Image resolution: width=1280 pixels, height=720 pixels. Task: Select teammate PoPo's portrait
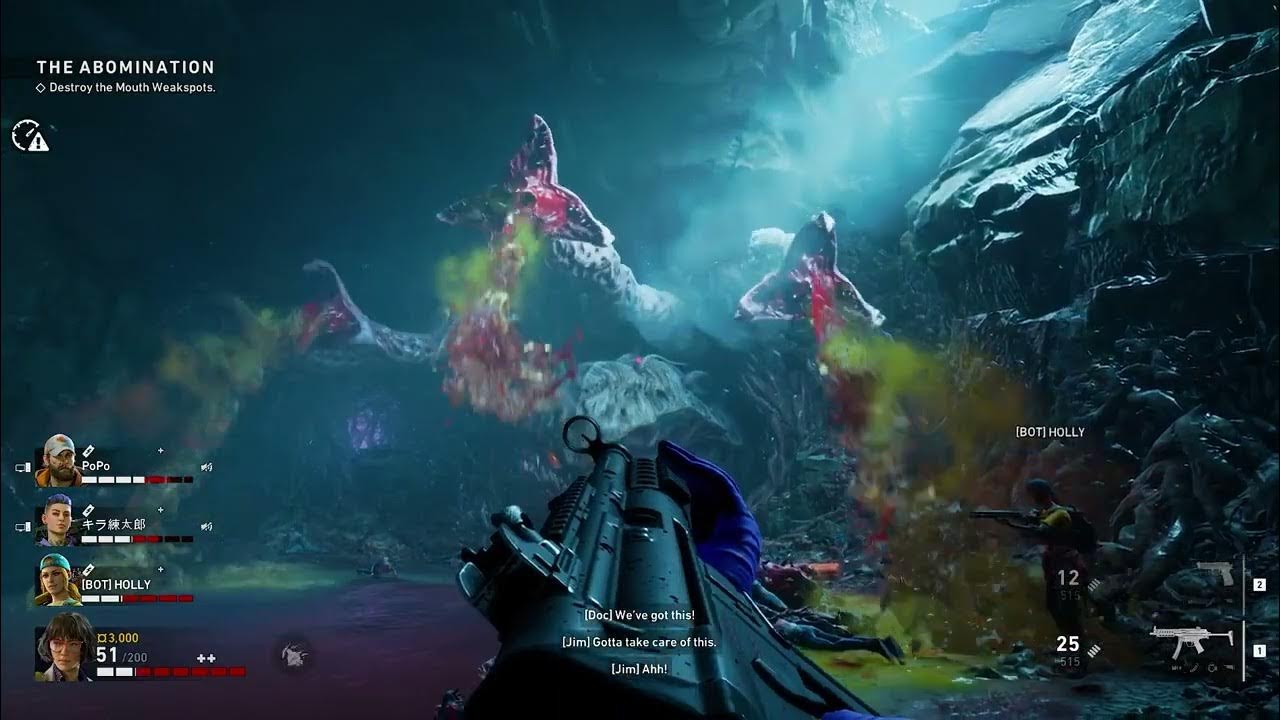click(59, 462)
